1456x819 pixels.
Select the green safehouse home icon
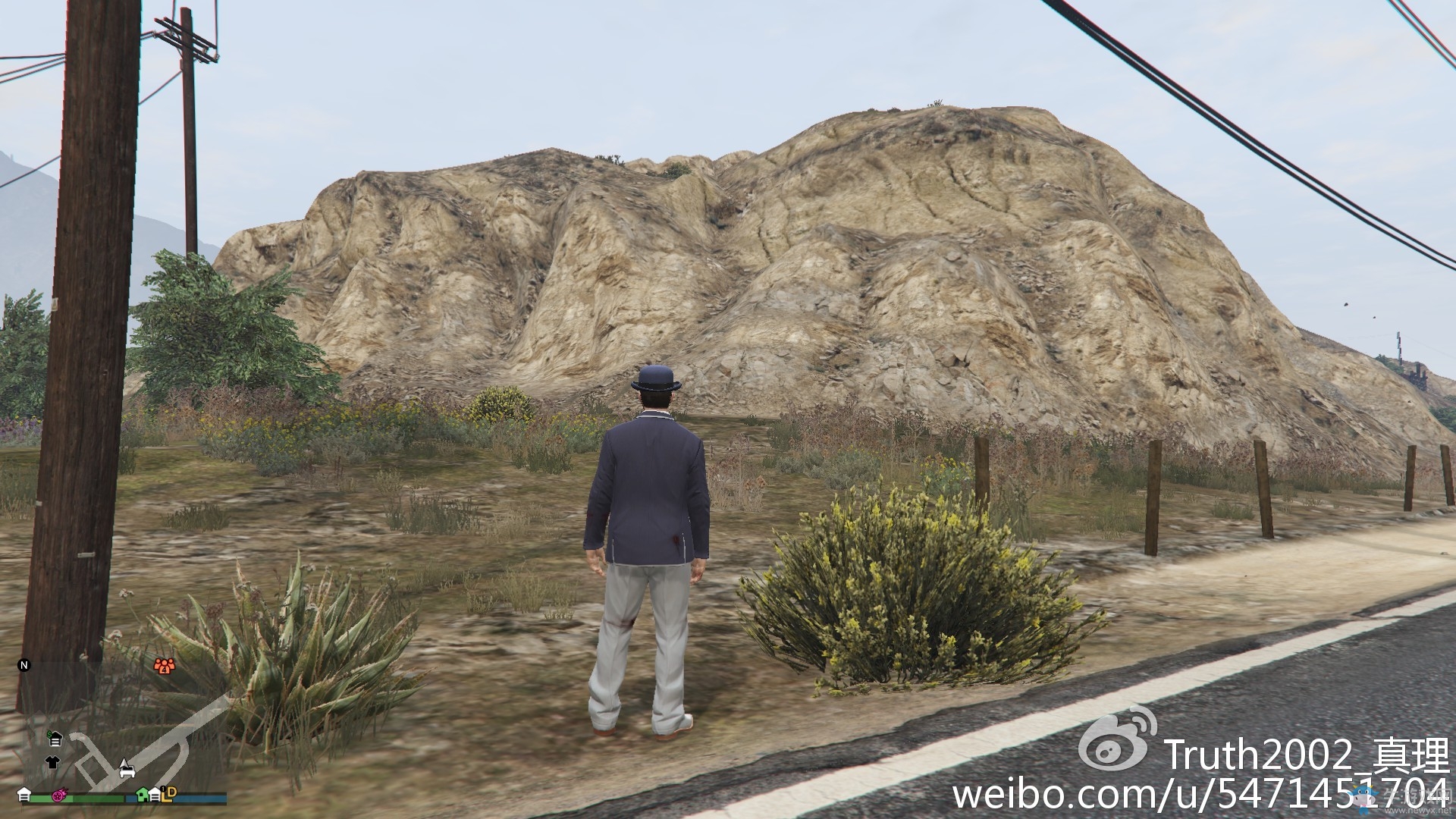[141, 795]
